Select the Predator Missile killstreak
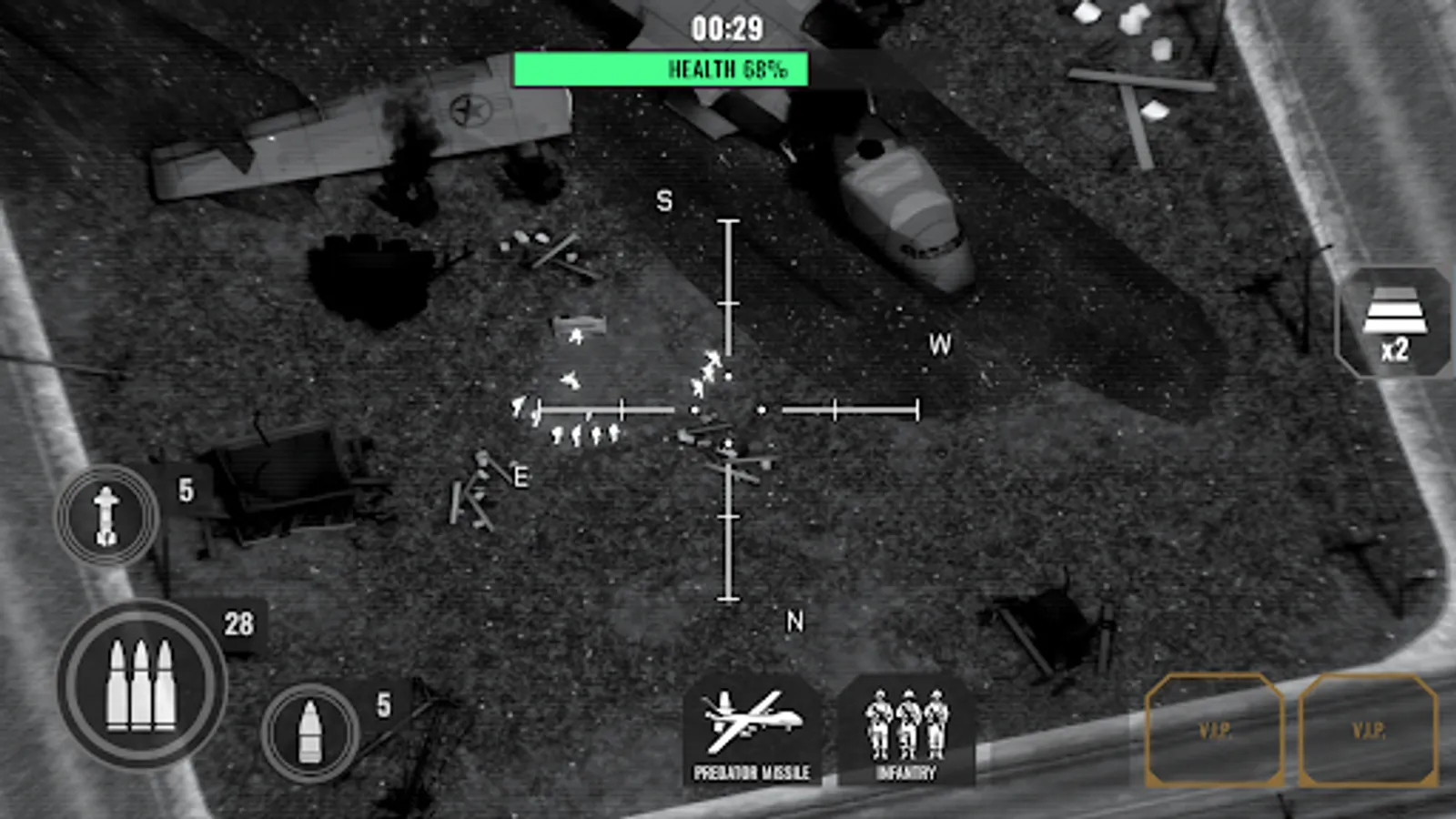 click(754, 728)
